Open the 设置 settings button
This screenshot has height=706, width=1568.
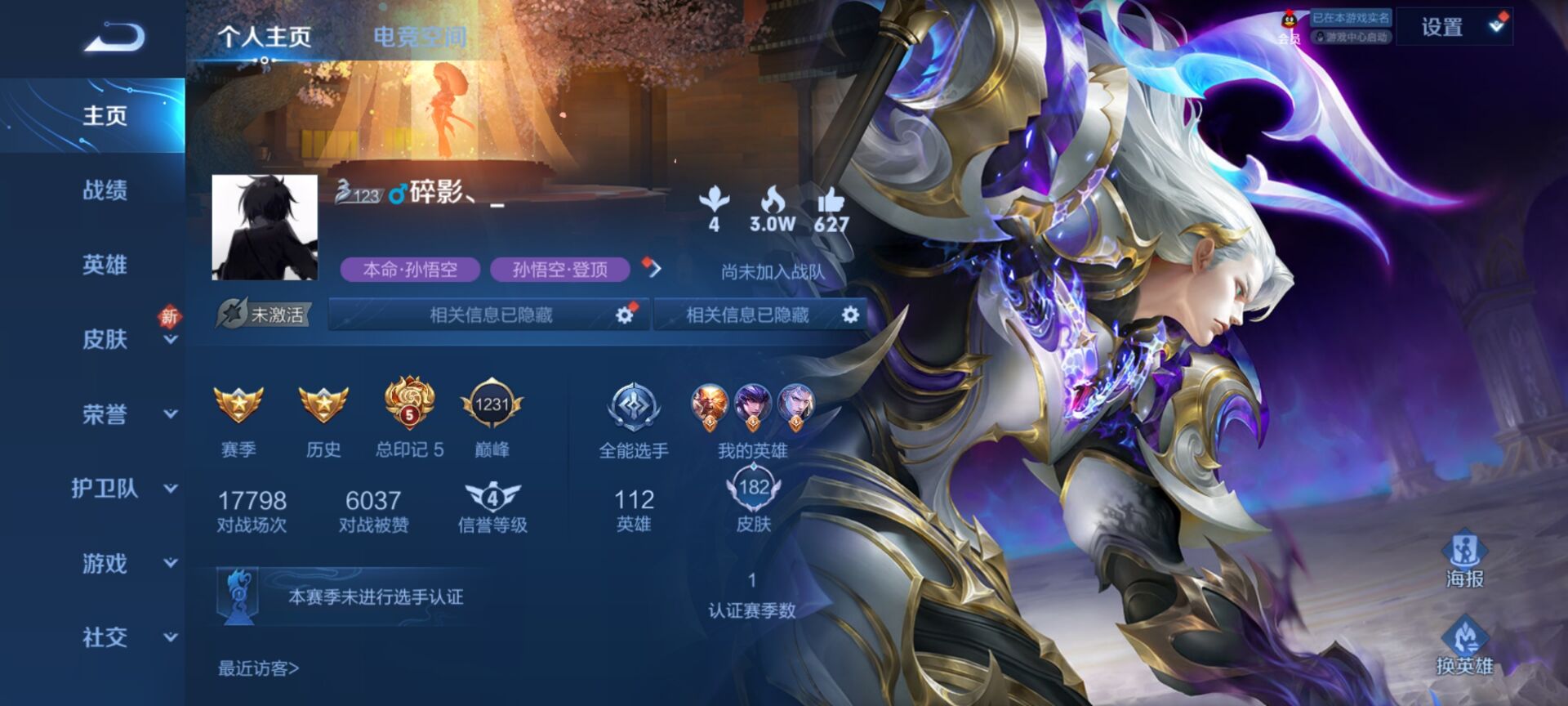click(1443, 28)
